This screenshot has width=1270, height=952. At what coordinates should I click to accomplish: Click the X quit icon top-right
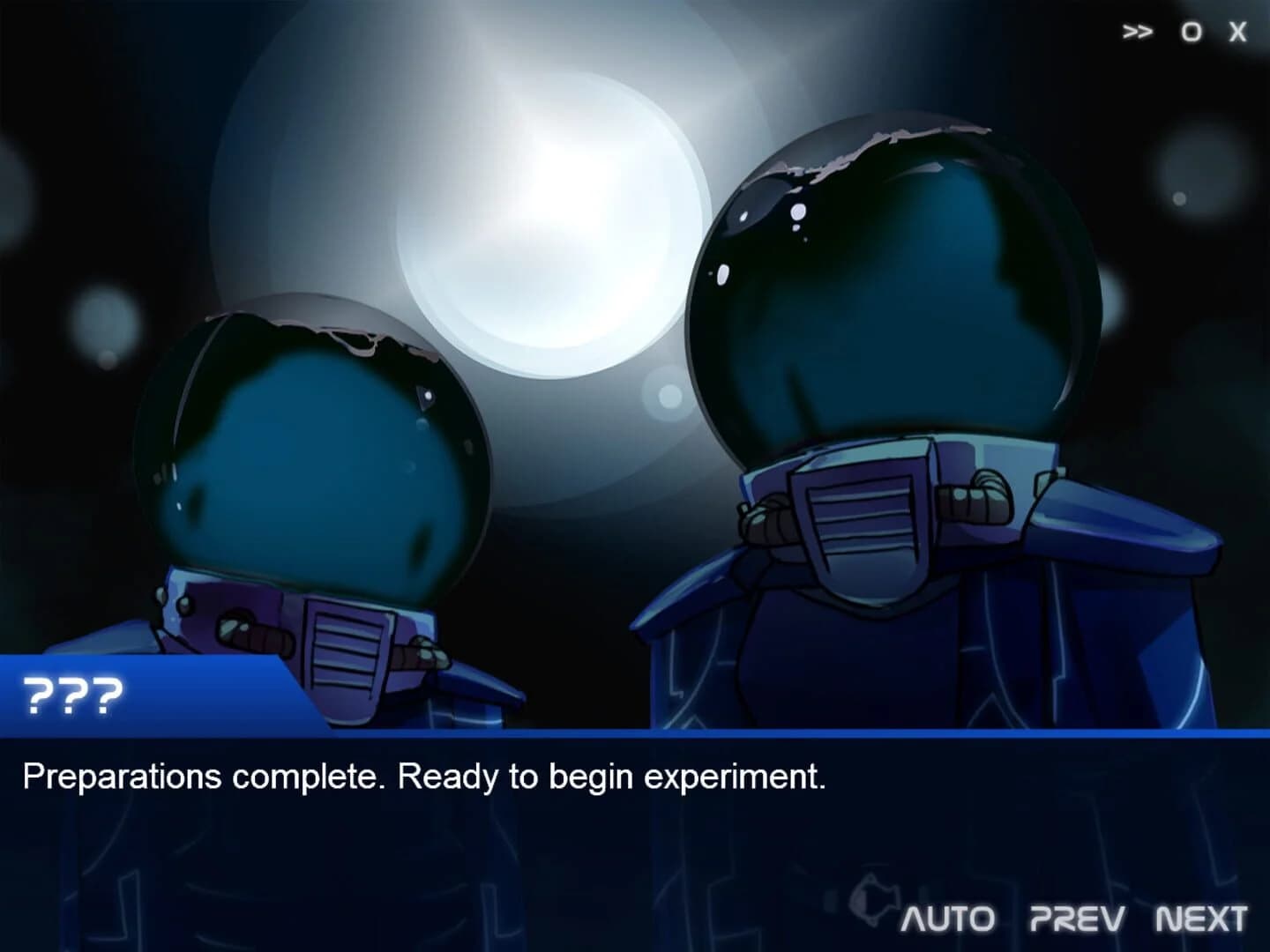[x=1238, y=29]
